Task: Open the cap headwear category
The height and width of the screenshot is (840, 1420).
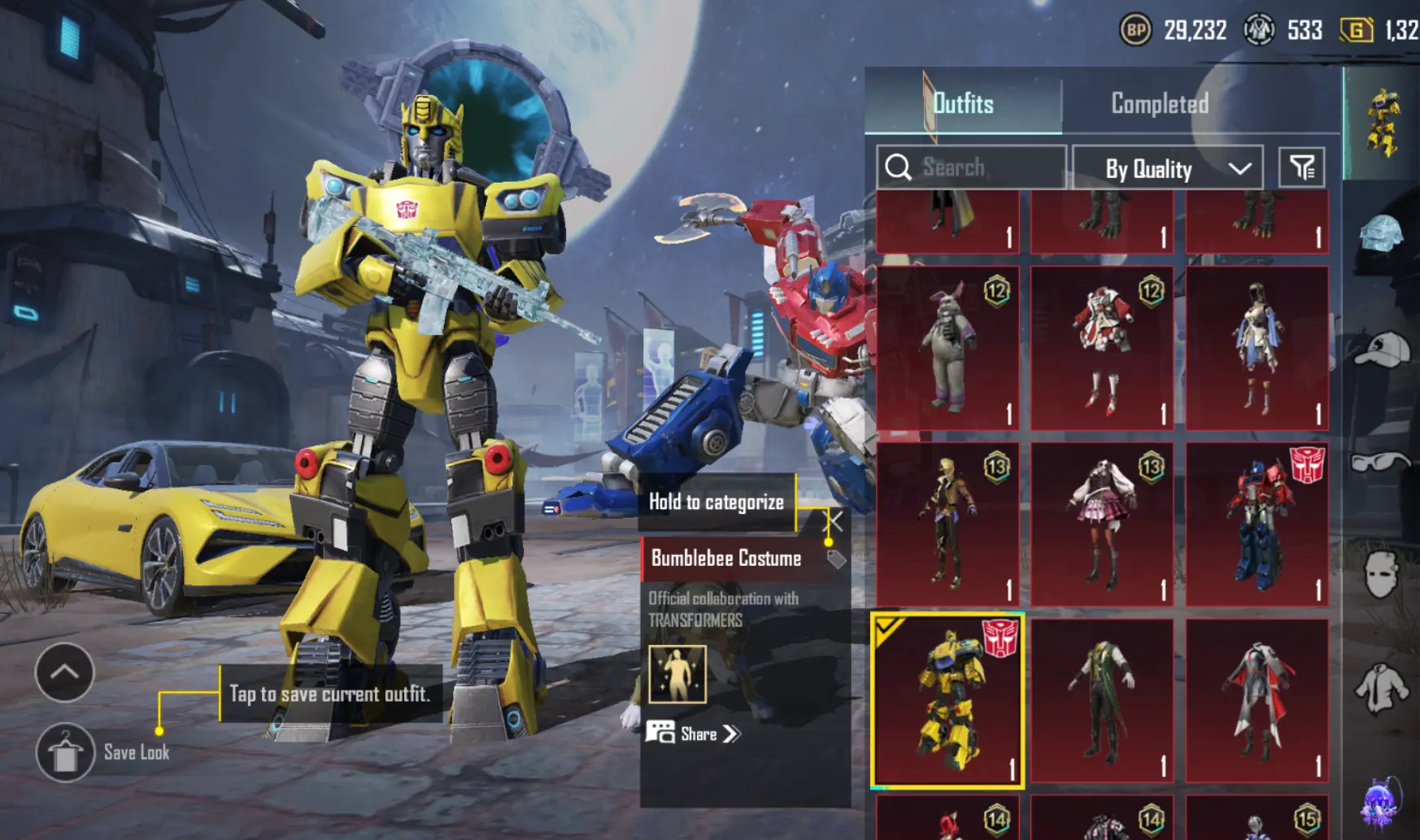Action: [1381, 350]
